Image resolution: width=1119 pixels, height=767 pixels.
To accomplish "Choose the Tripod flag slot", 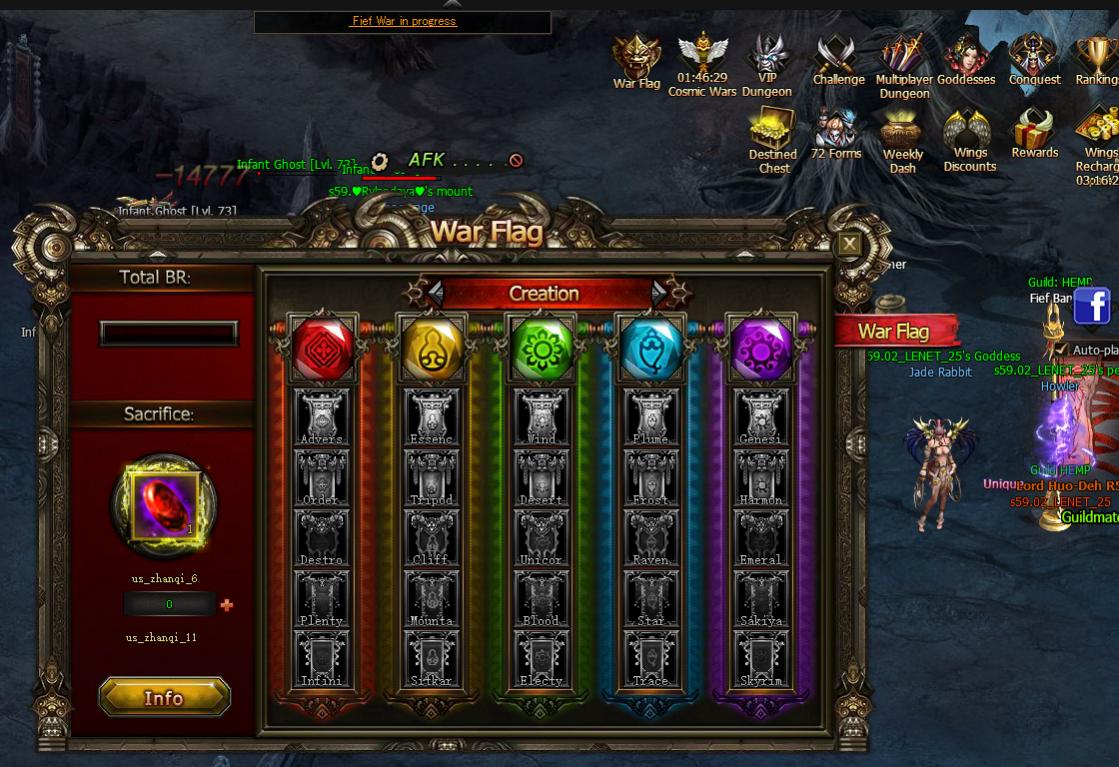I will click(432, 476).
